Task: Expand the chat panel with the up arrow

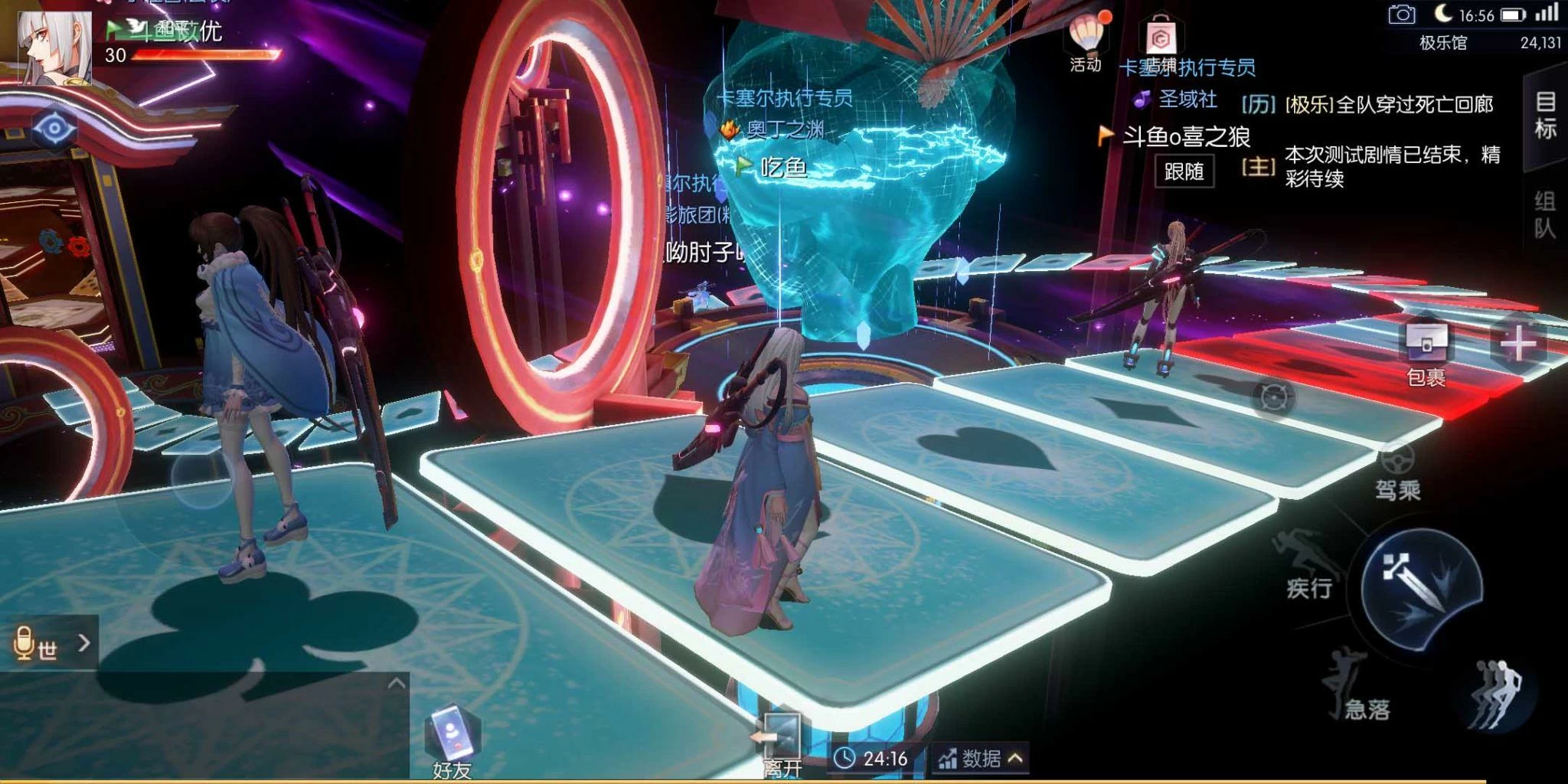Action: [x=396, y=684]
